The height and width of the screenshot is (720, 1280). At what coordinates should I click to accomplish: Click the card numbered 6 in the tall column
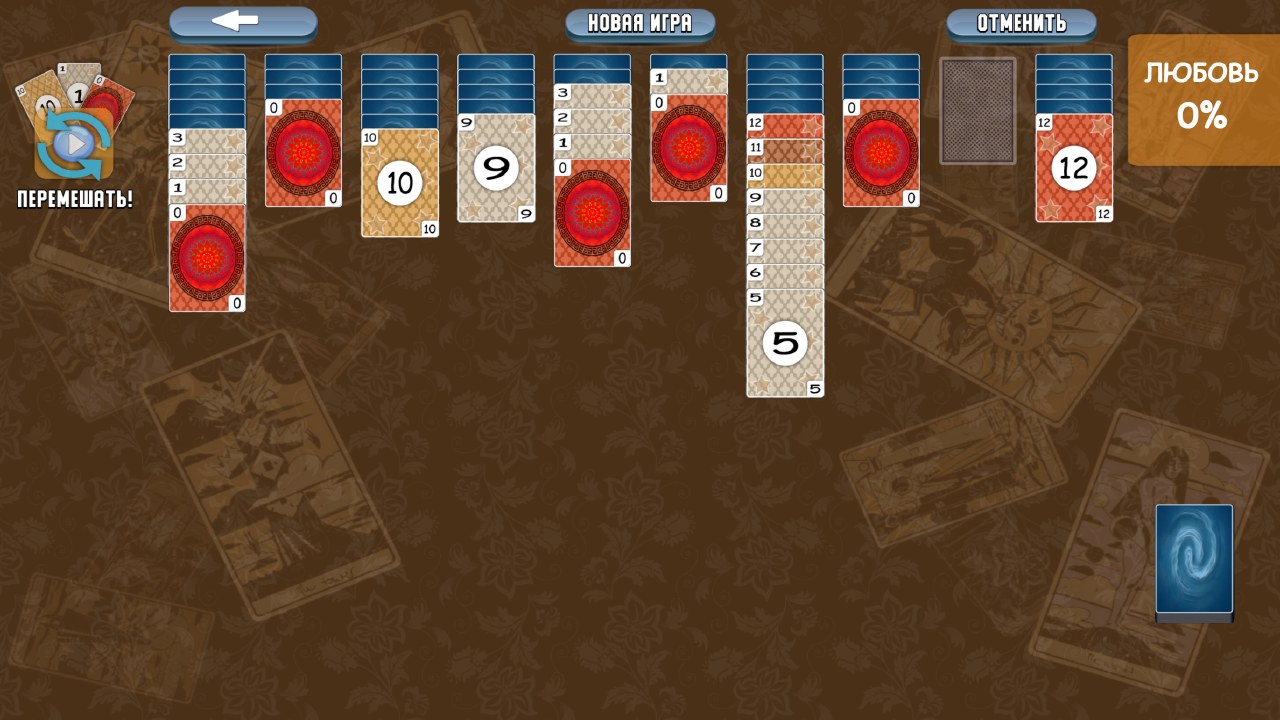[785, 270]
